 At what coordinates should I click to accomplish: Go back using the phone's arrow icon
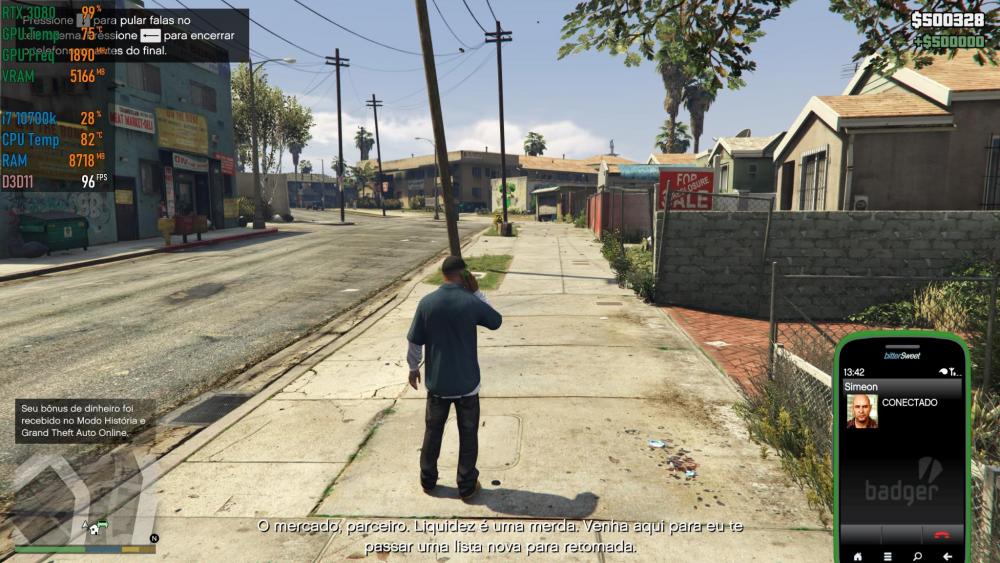tap(947, 555)
